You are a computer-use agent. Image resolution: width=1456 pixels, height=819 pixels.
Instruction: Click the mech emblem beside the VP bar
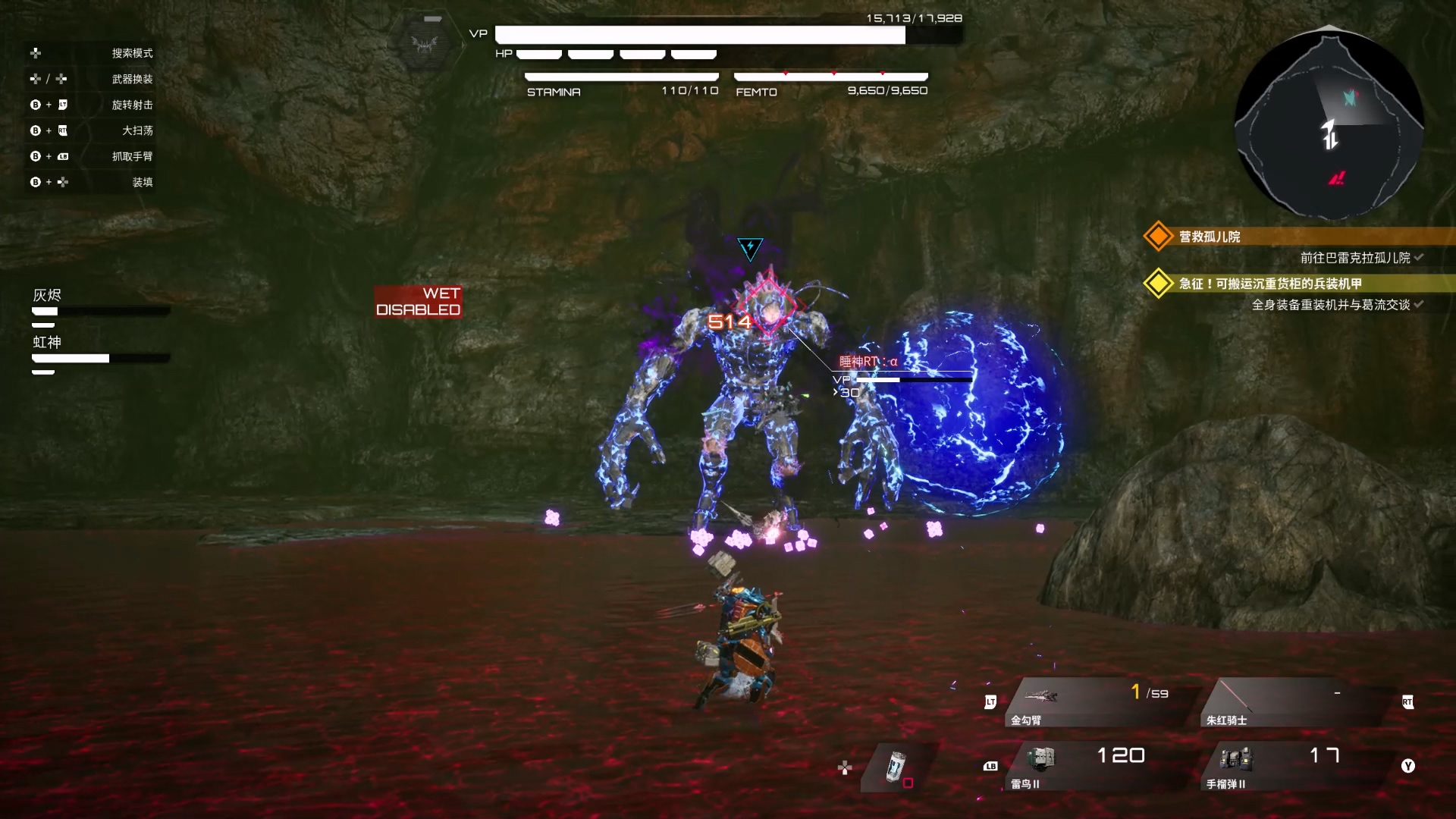425,44
